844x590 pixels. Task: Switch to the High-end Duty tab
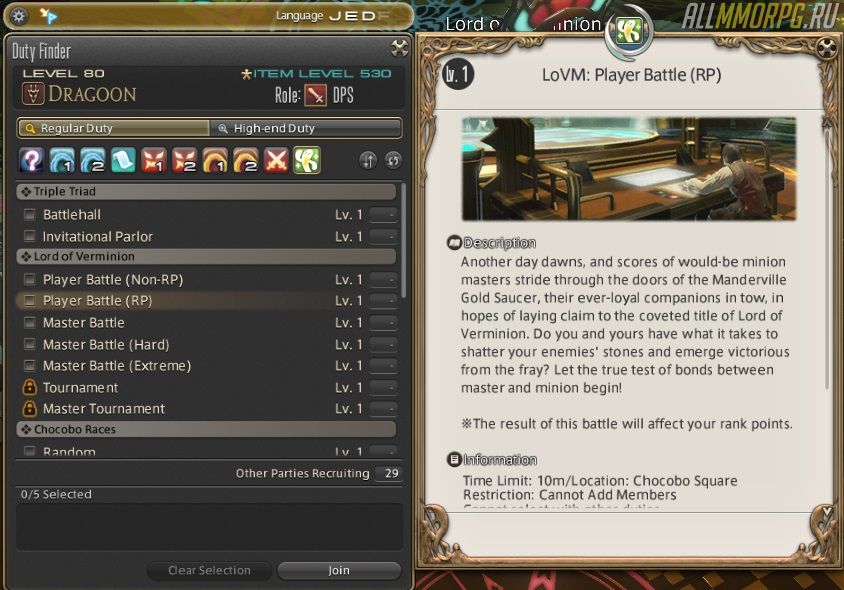(x=305, y=128)
